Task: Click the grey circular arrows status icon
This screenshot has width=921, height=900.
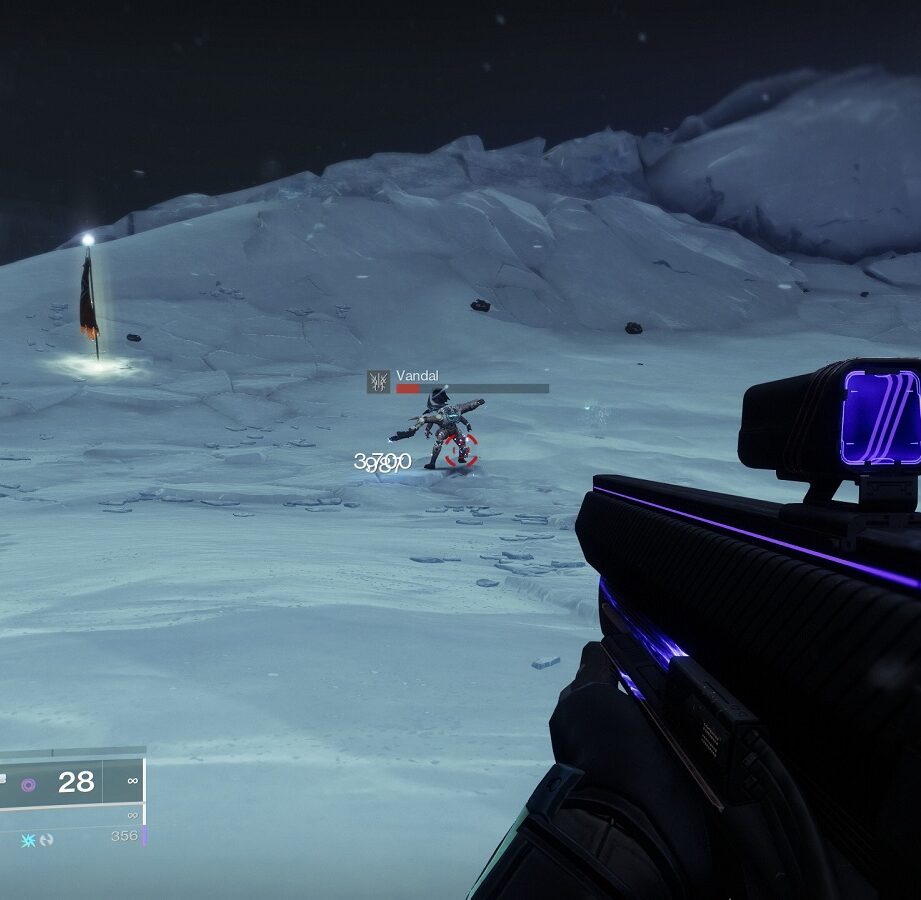Action: pos(46,840)
